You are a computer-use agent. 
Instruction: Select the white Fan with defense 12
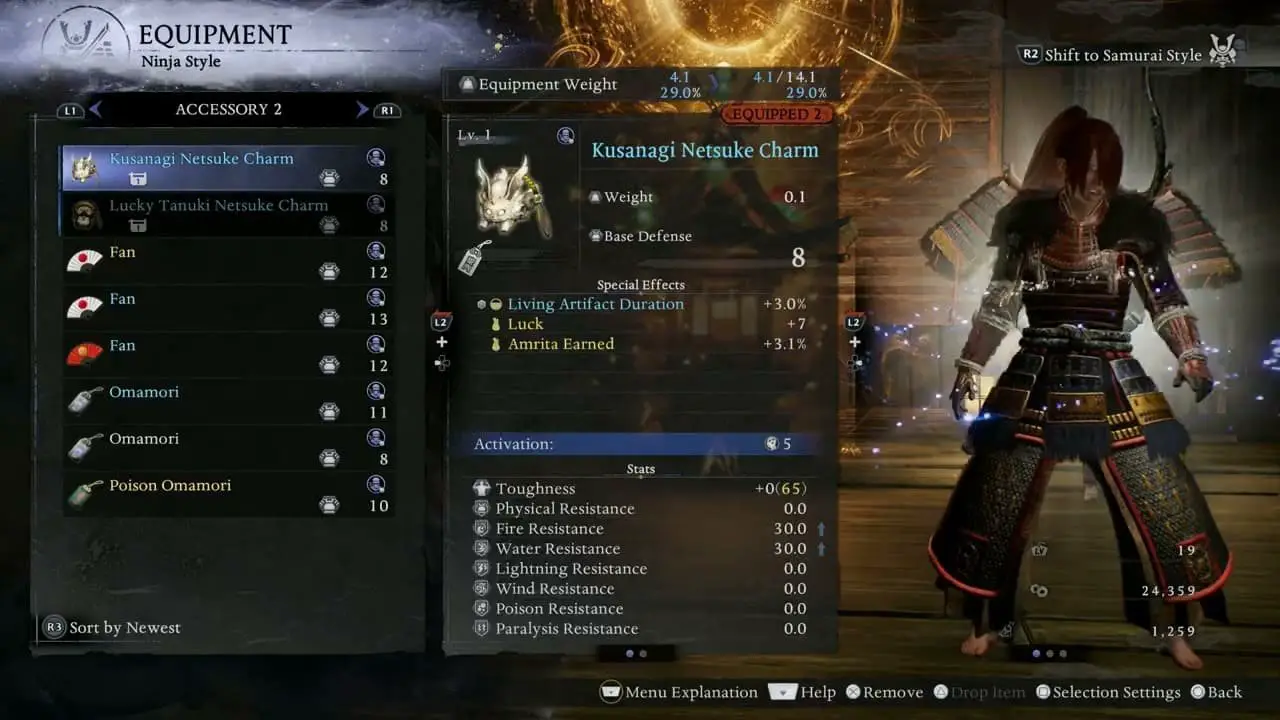(x=226, y=261)
